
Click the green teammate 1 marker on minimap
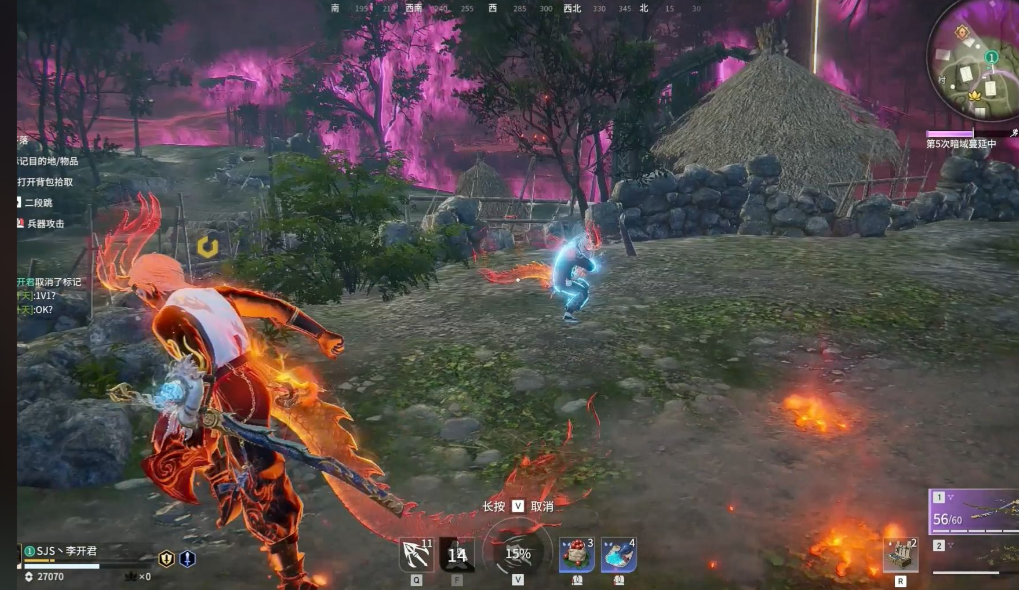[x=991, y=58]
